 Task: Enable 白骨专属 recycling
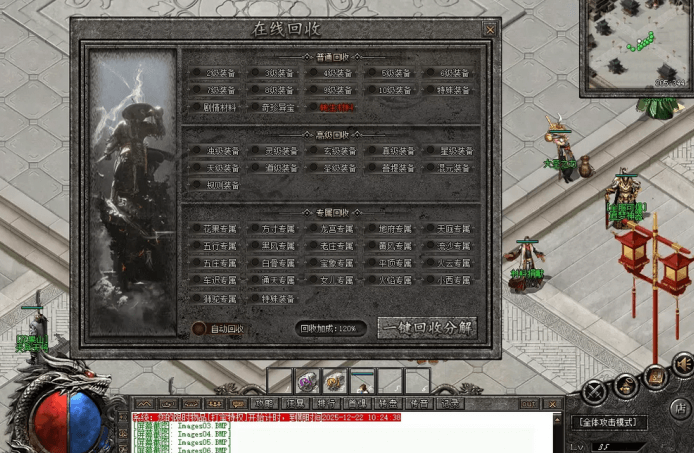pos(256,263)
